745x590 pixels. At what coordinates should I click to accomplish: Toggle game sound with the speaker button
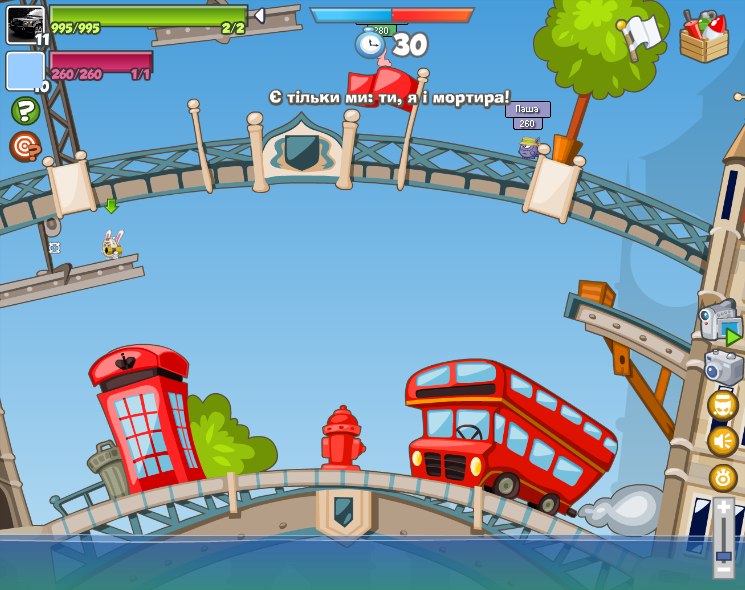723,441
